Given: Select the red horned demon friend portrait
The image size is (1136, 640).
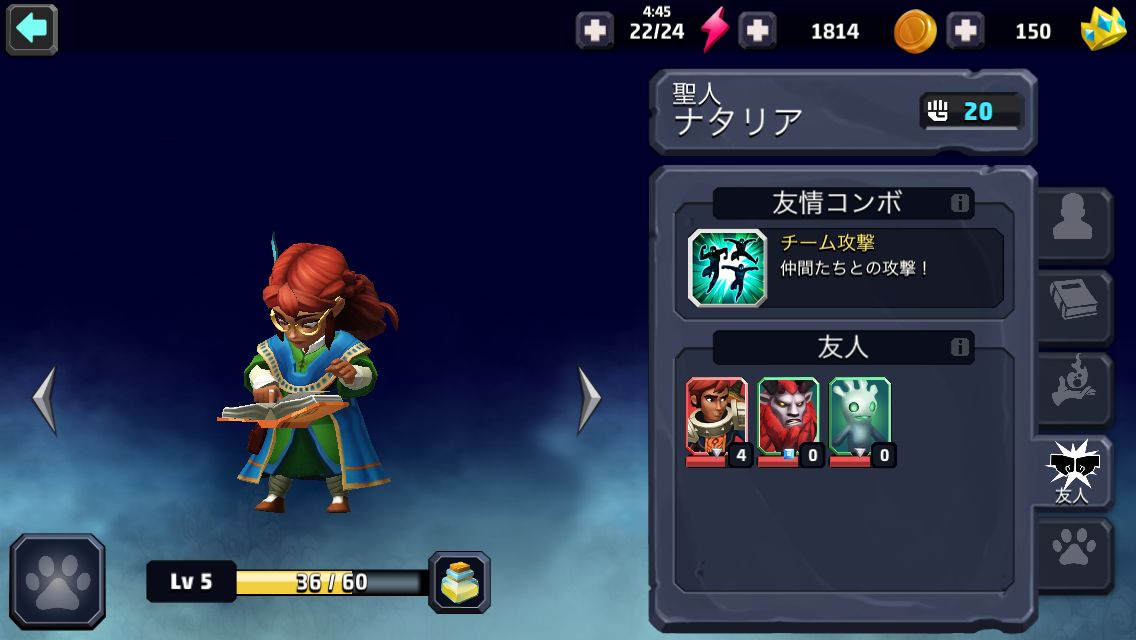Looking at the screenshot, I should tap(788, 418).
